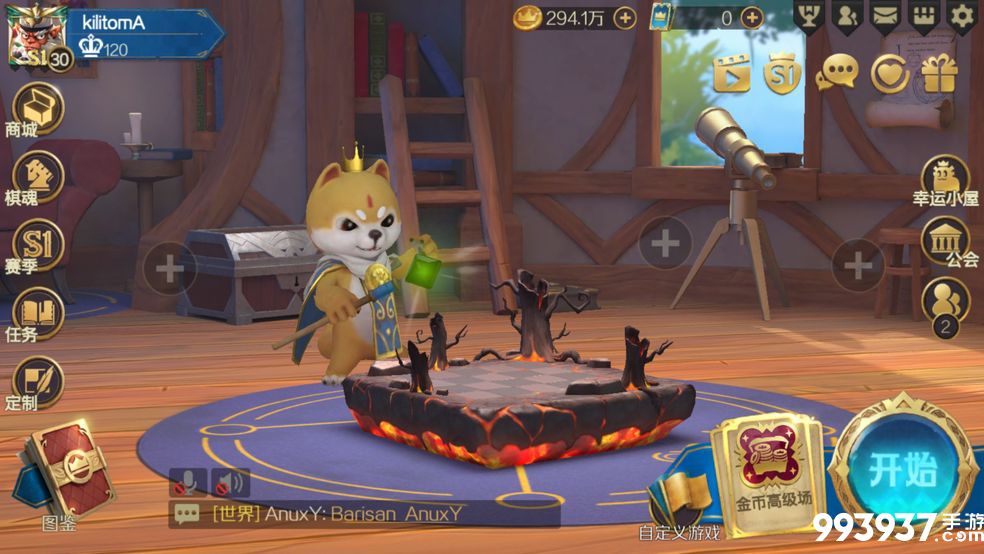Screen dimensions: 984x554
Task: Open the mail envelope icon
Action: (x=885, y=15)
